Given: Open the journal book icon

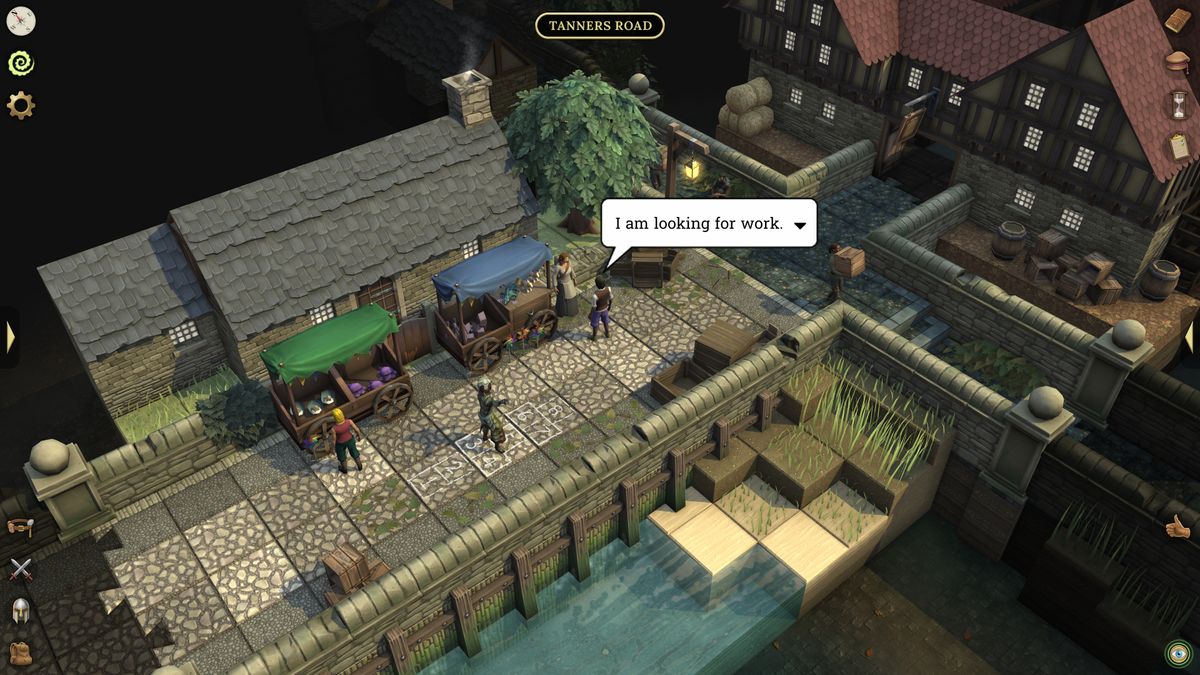Looking at the screenshot, I should [1178, 21].
